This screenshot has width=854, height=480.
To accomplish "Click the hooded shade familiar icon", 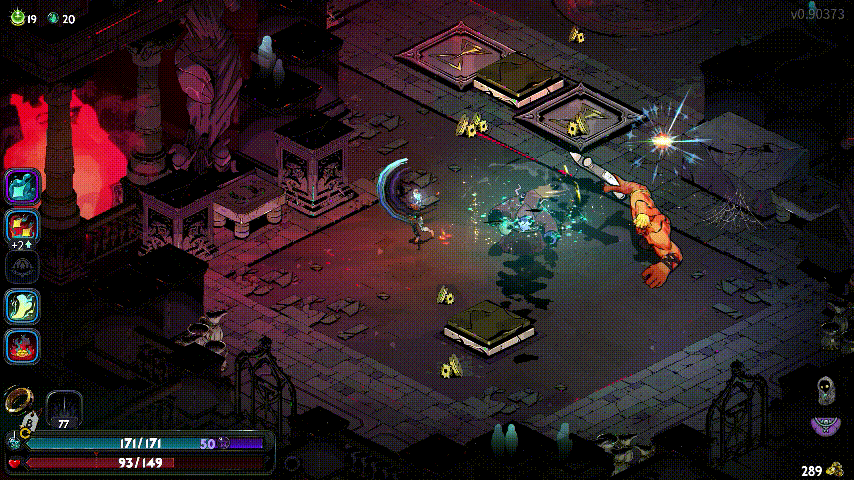I will click(826, 391).
